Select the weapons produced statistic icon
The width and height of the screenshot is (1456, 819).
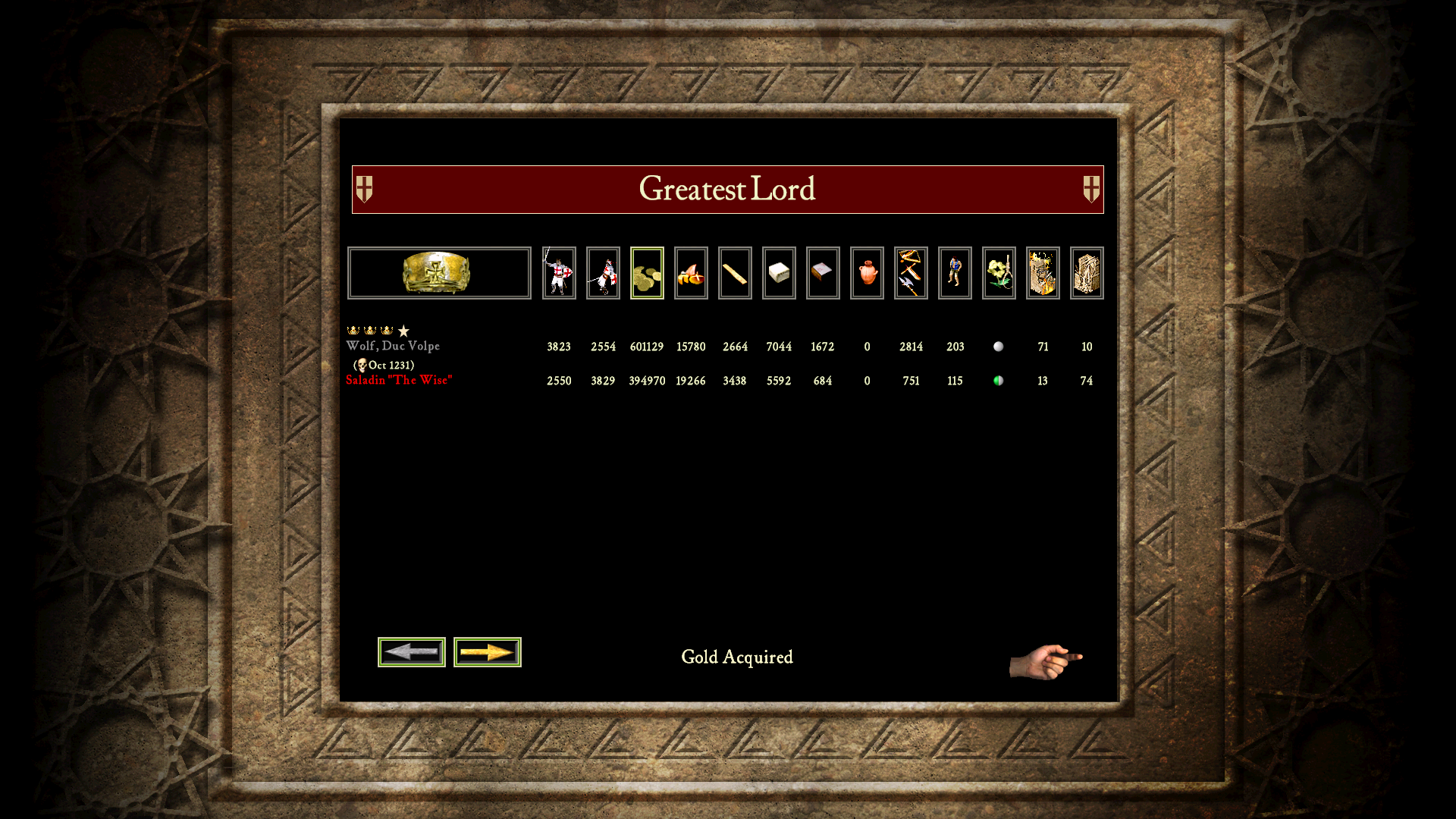click(x=911, y=273)
